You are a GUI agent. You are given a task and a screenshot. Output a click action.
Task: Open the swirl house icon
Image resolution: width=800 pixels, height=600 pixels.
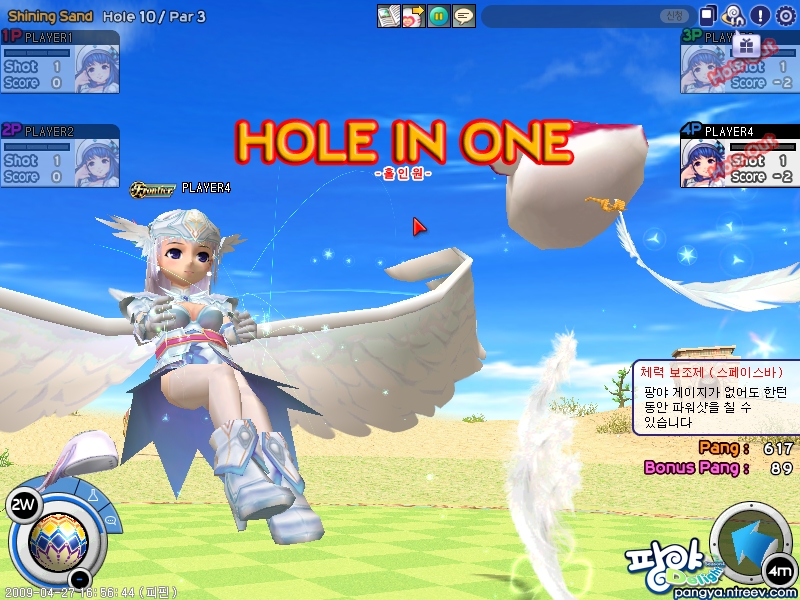coord(734,15)
